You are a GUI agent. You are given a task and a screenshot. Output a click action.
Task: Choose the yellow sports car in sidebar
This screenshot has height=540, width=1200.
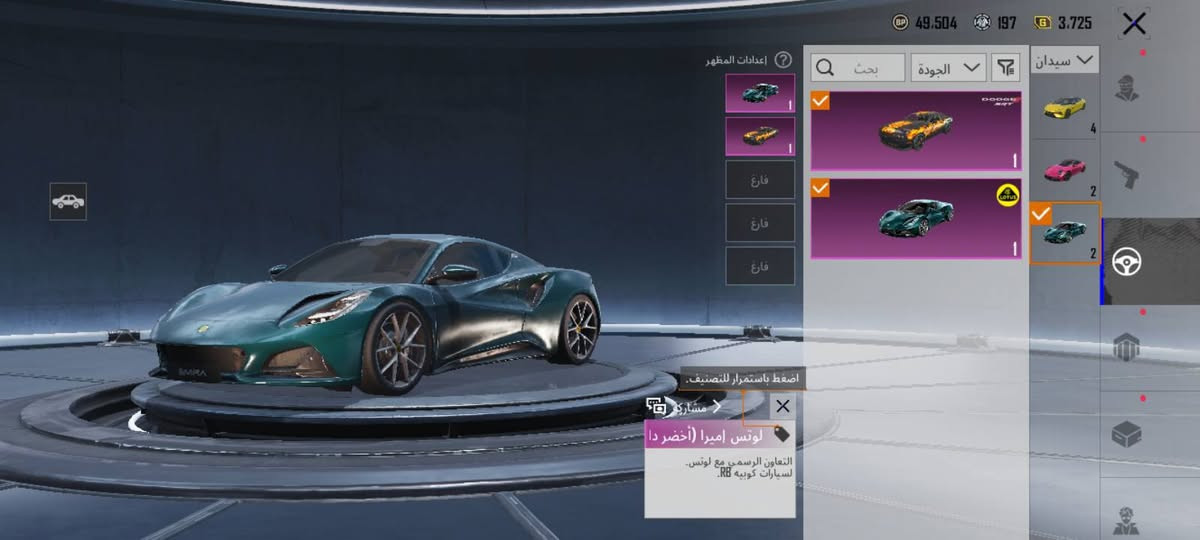tap(1065, 107)
